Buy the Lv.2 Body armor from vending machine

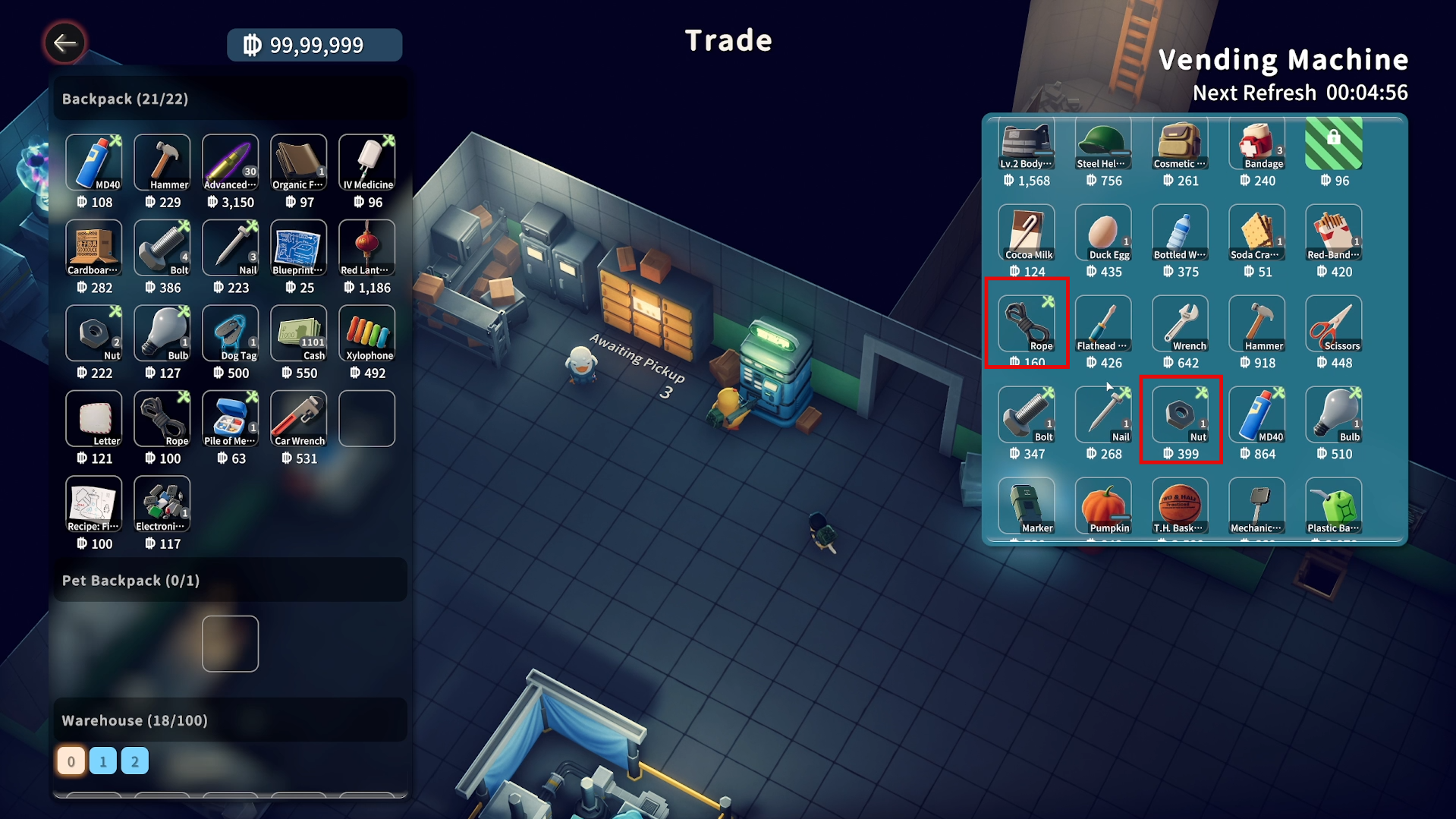click(x=1026, y=144)
